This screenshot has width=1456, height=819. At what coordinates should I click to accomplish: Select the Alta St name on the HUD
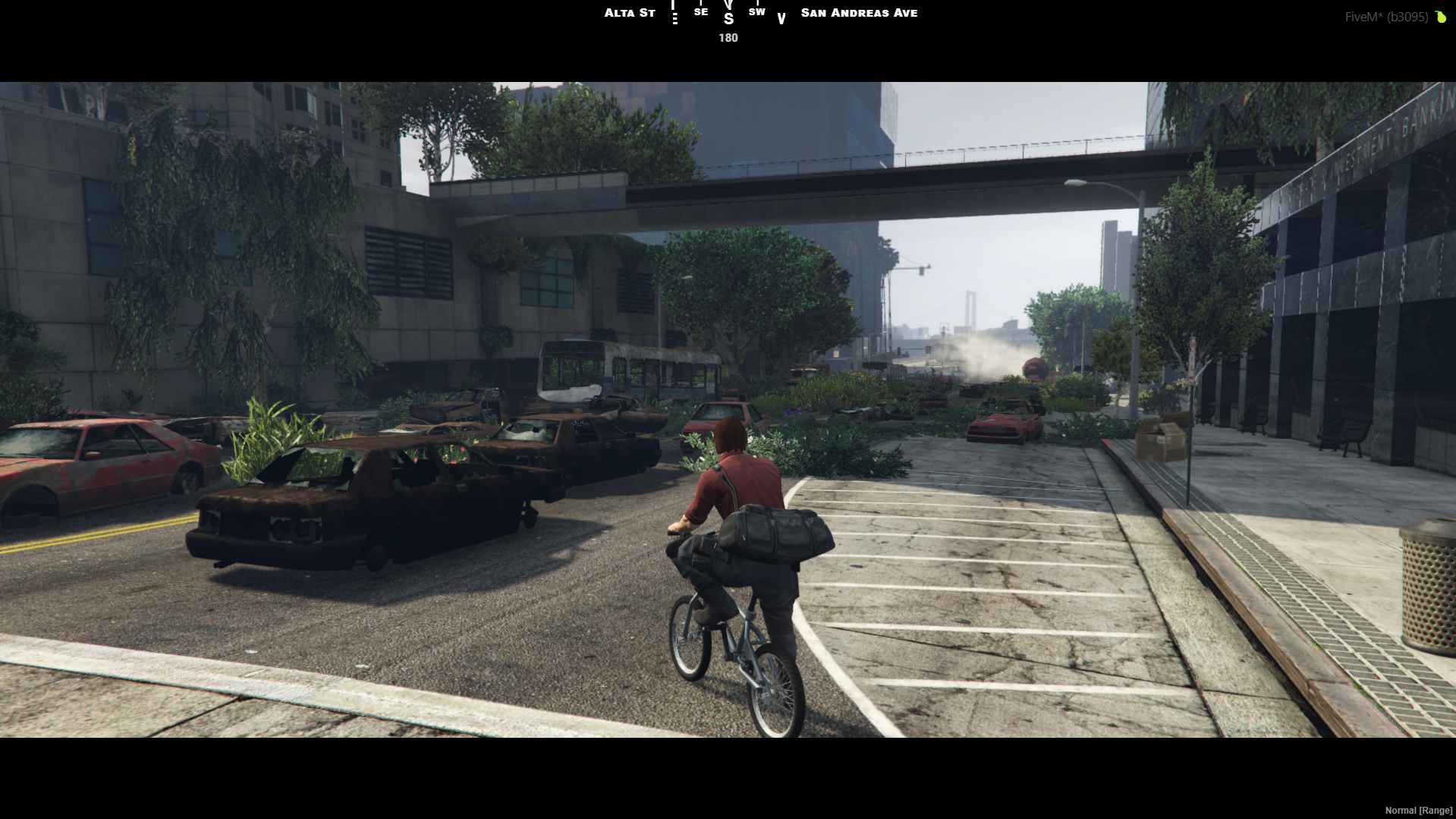(629, 12)
